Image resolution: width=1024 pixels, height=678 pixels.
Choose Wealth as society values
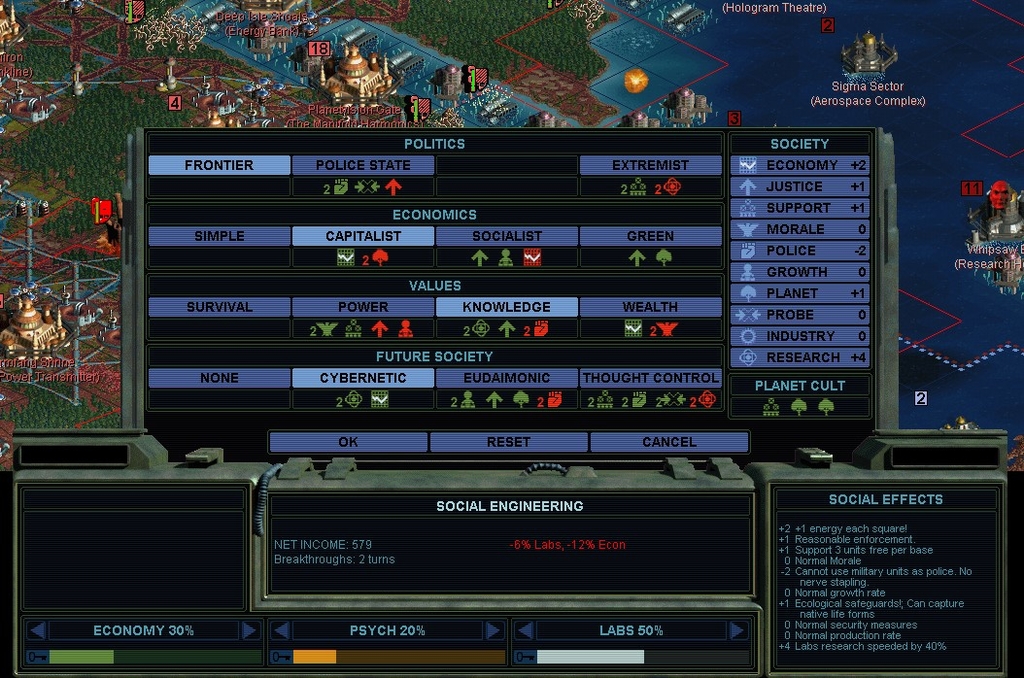(650, 307)
